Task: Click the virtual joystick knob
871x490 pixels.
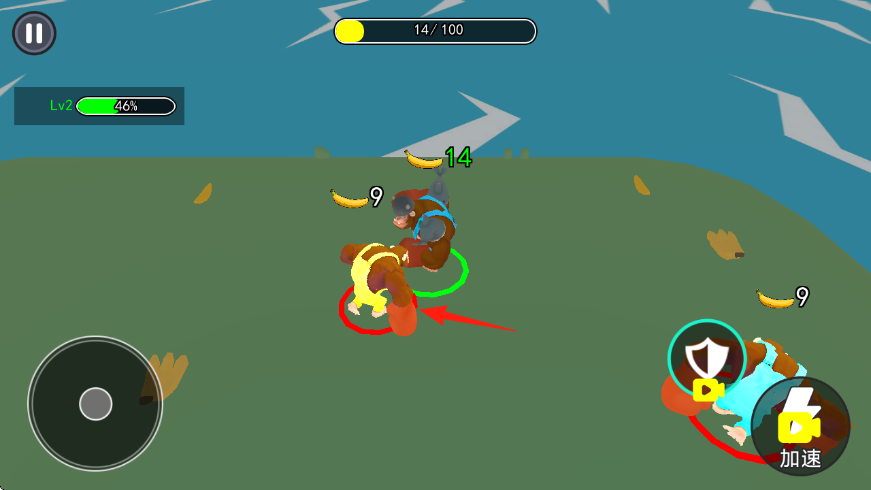Action: (x=95, y=404)
